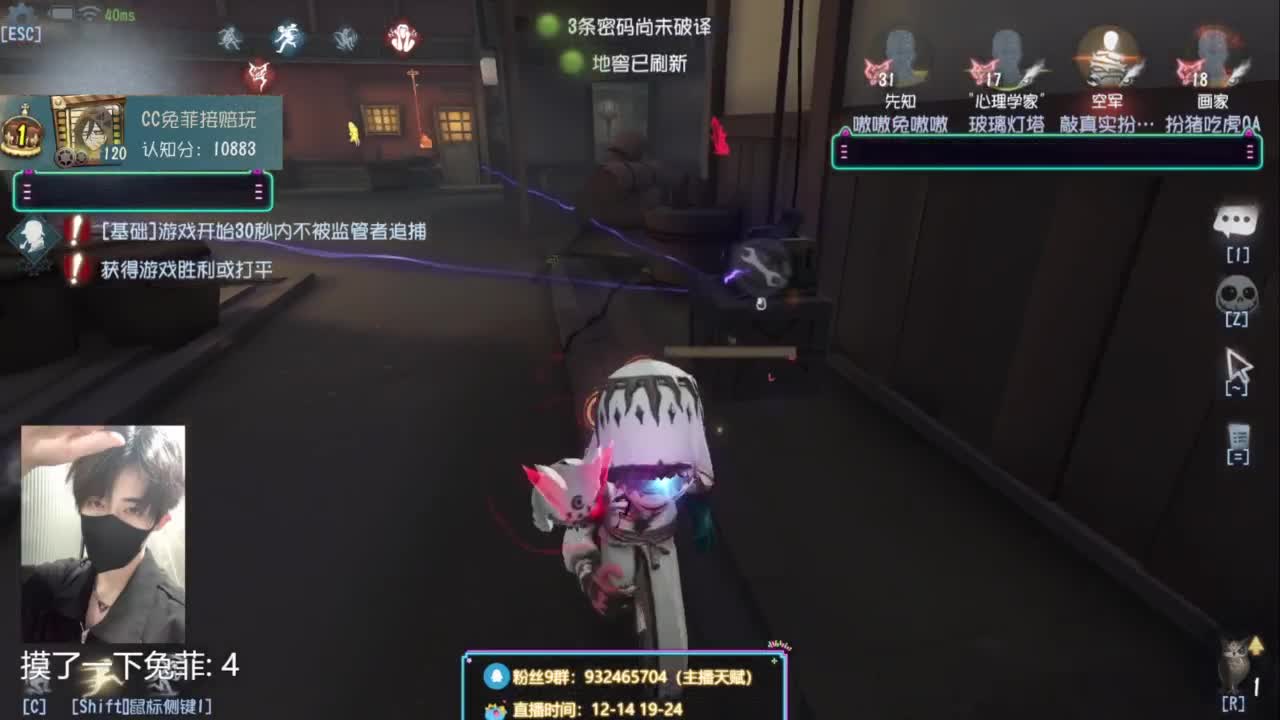Select teammate 先知 嗷嗷兔嗷嗷 portrait
Screen dimensions: 1280x720
[x=901, y=55]
